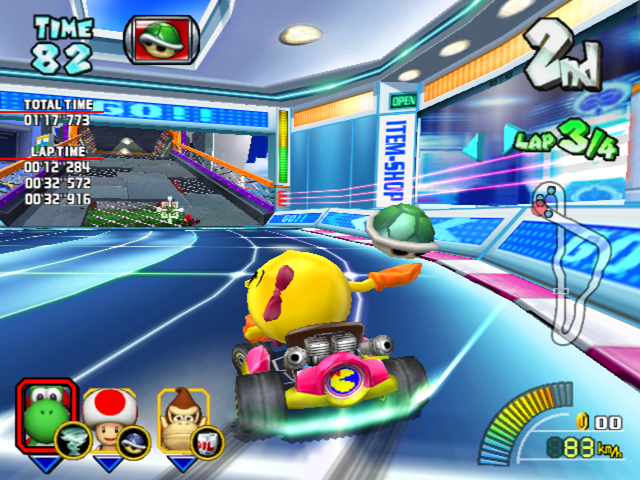
Task: Choose Toad's rival portrait
Action: click(107, 411)
